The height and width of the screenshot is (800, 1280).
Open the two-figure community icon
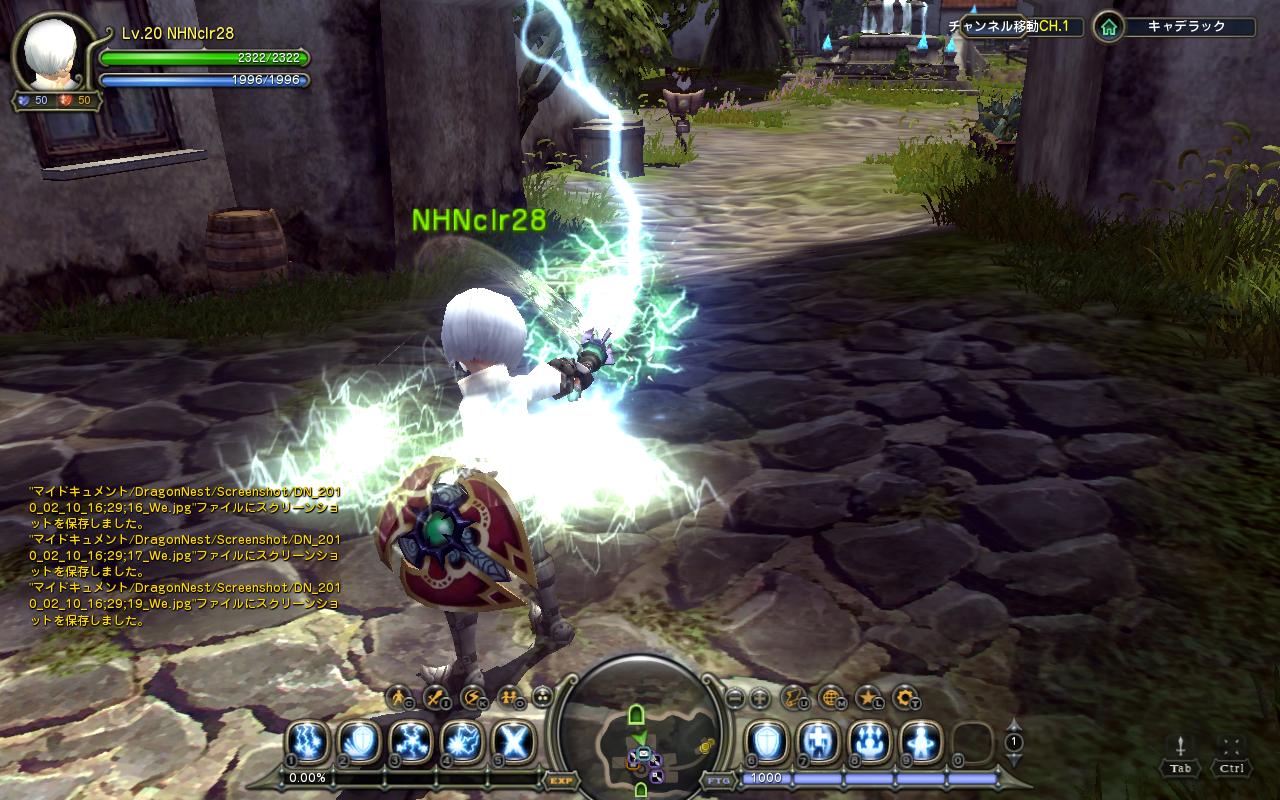point(508,697)
